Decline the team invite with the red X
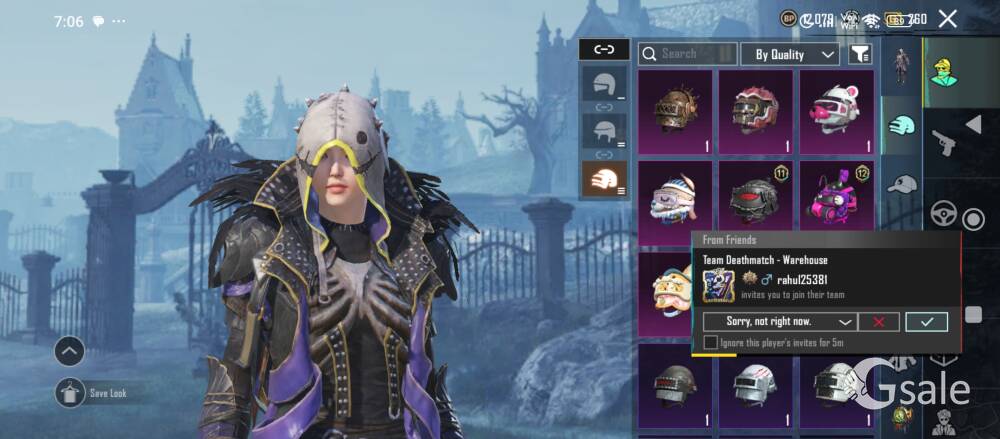The image size is (1000, 439). click(x=879, y=322)
